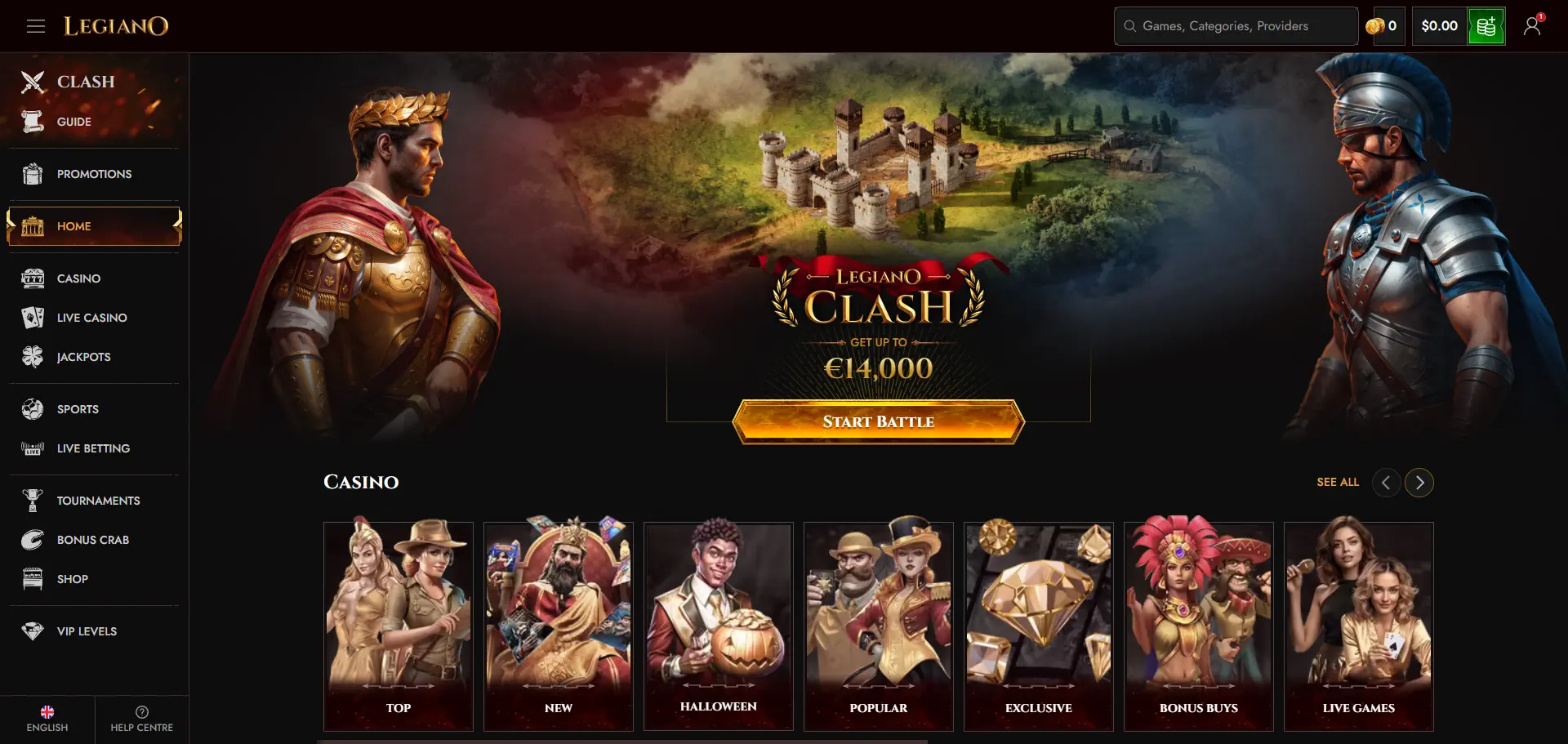Go to Sports section
1568x744 pixels.
point(78,409)
